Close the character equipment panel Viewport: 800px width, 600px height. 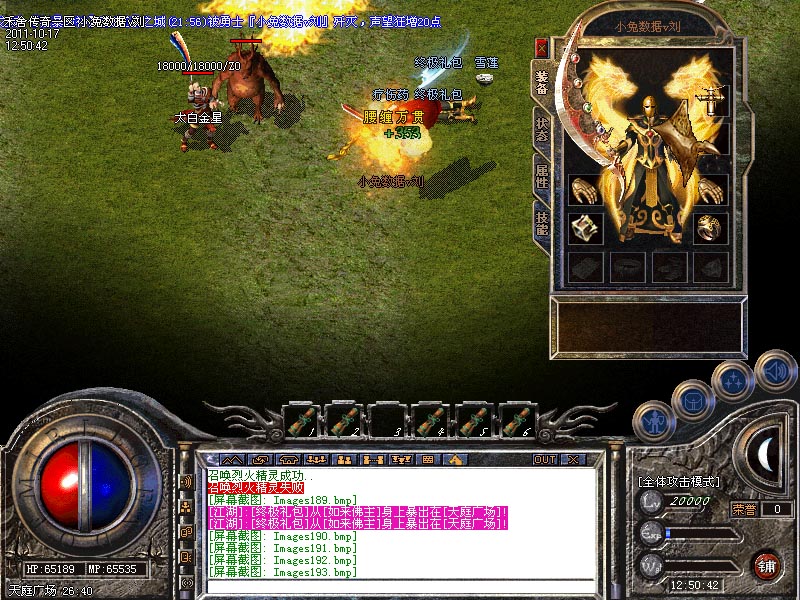[x=541, y=47]
